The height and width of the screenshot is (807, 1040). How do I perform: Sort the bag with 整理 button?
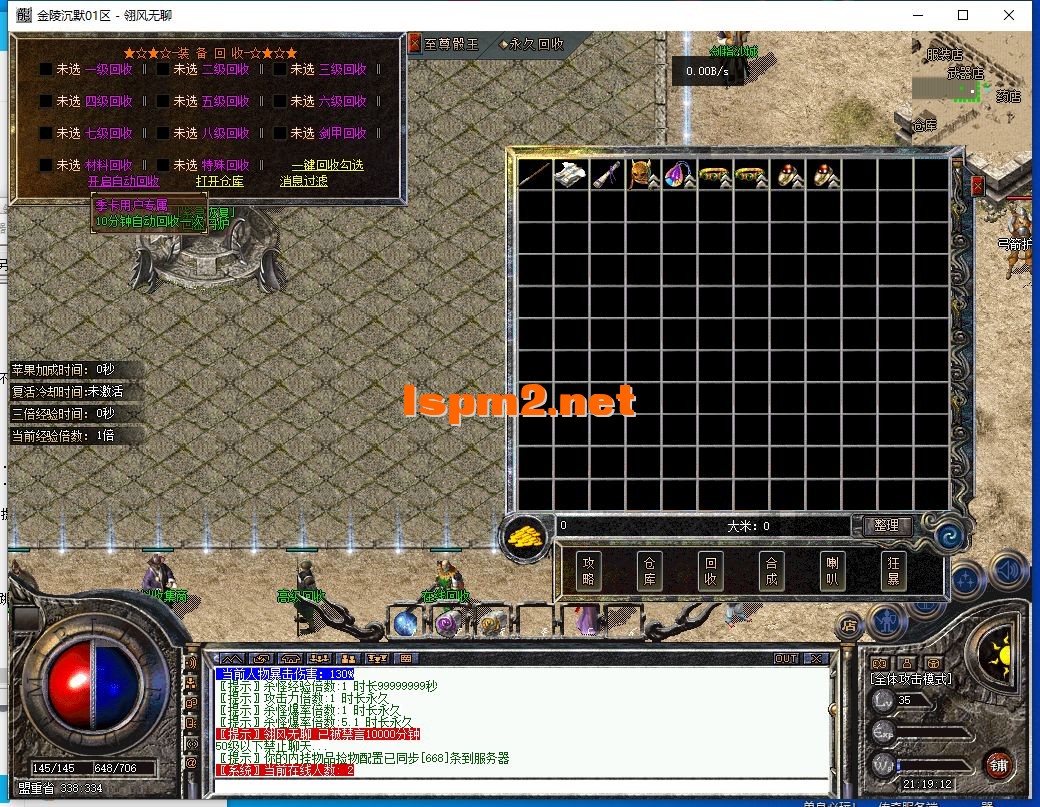pos(886,525)
